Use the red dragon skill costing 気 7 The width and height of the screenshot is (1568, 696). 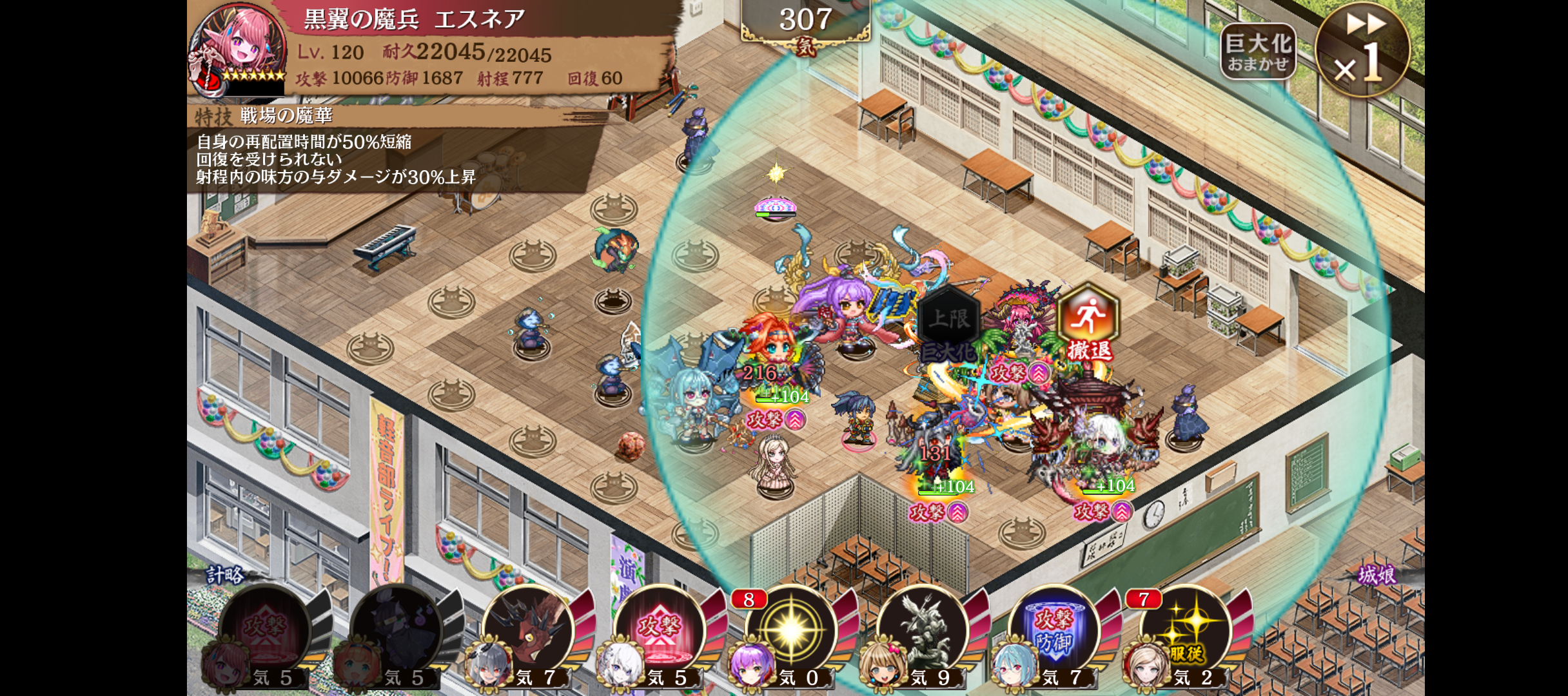[x=529, y=632]
